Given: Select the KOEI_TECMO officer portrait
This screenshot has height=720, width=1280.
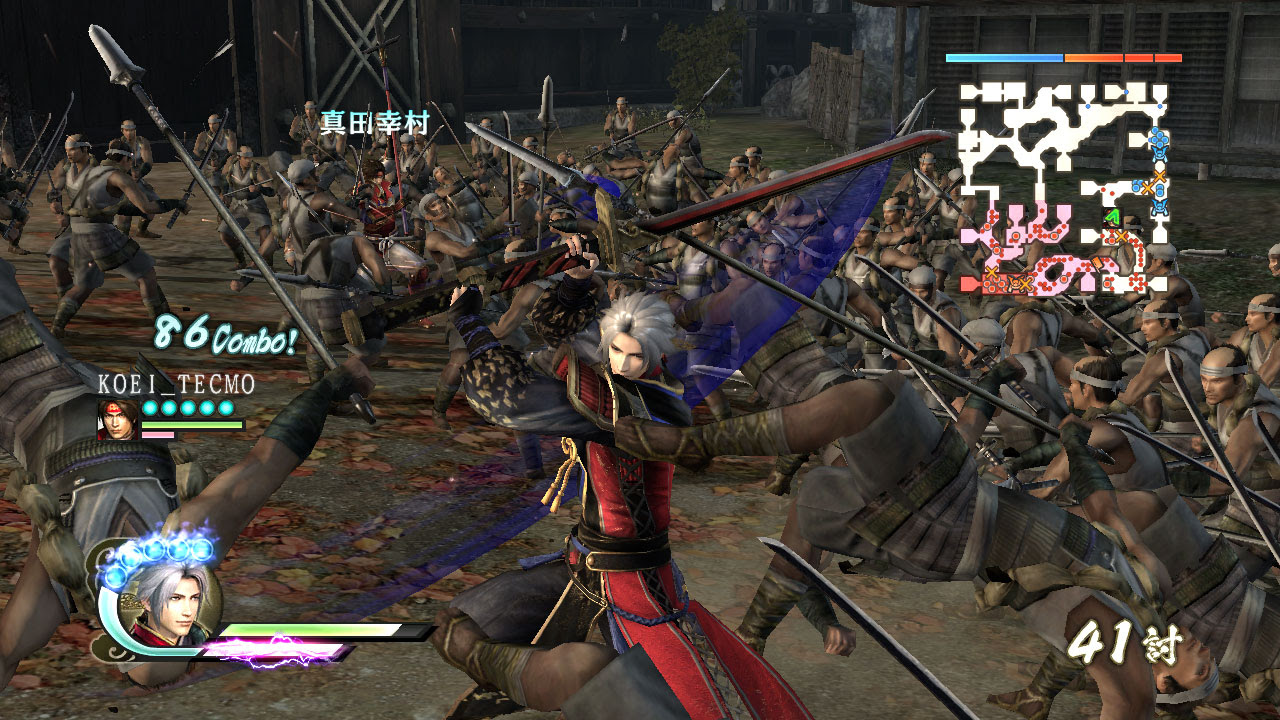Looking at the screenshot, I should 116,420.
